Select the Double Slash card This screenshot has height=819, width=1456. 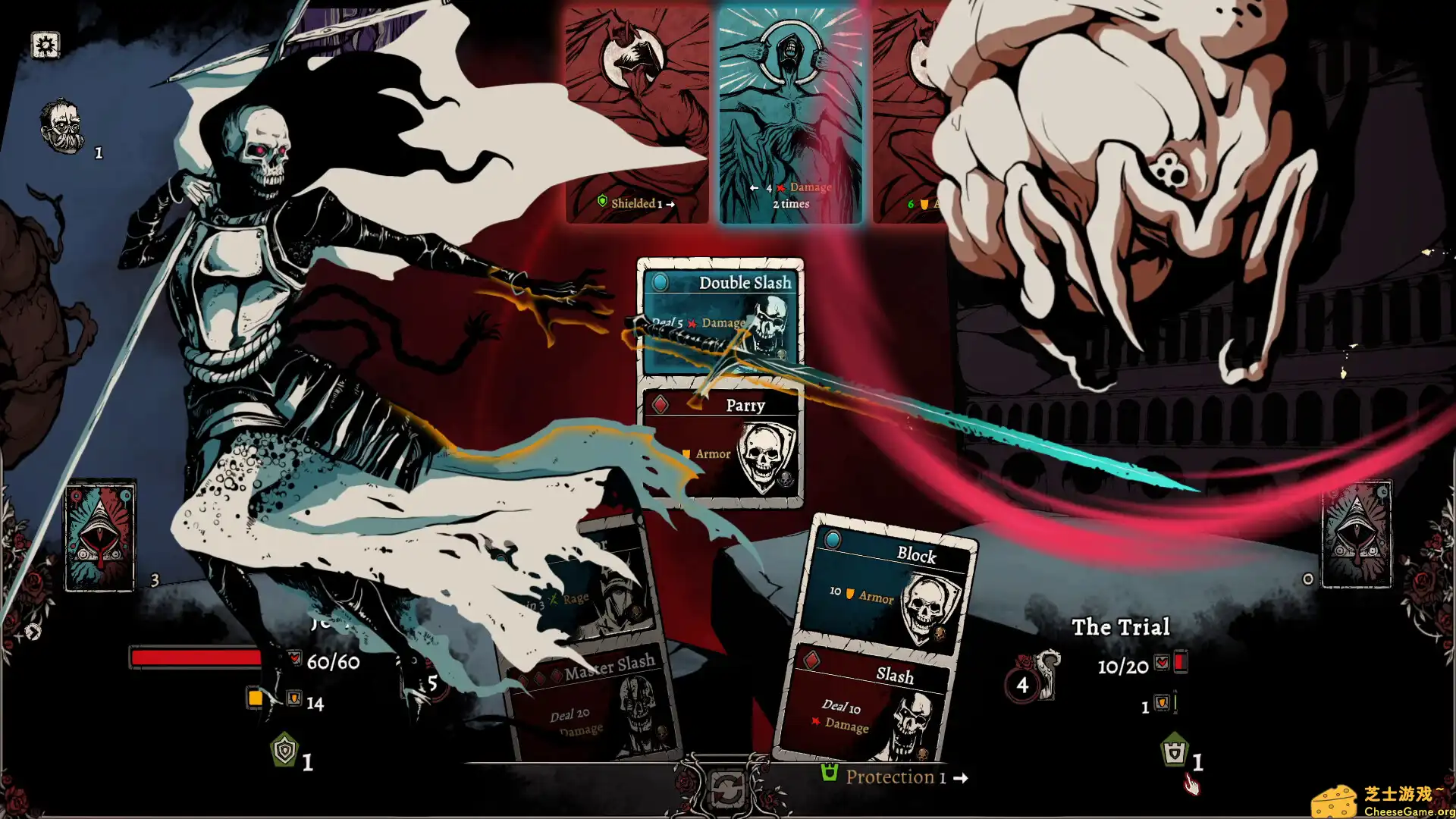coord(720,318)
